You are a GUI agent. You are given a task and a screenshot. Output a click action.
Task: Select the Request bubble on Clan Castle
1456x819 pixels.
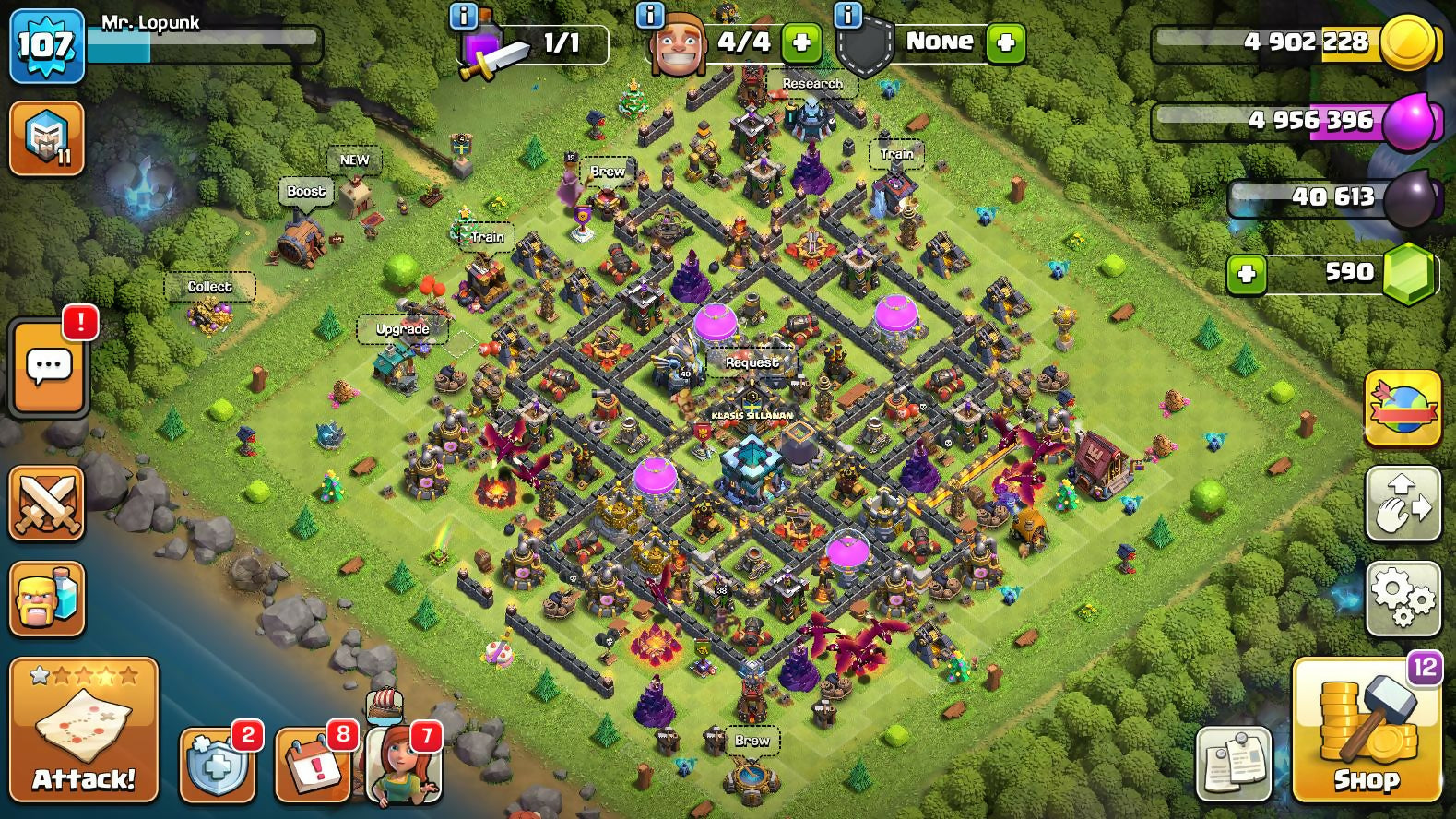pyautogui.click(x=752, y=362)
